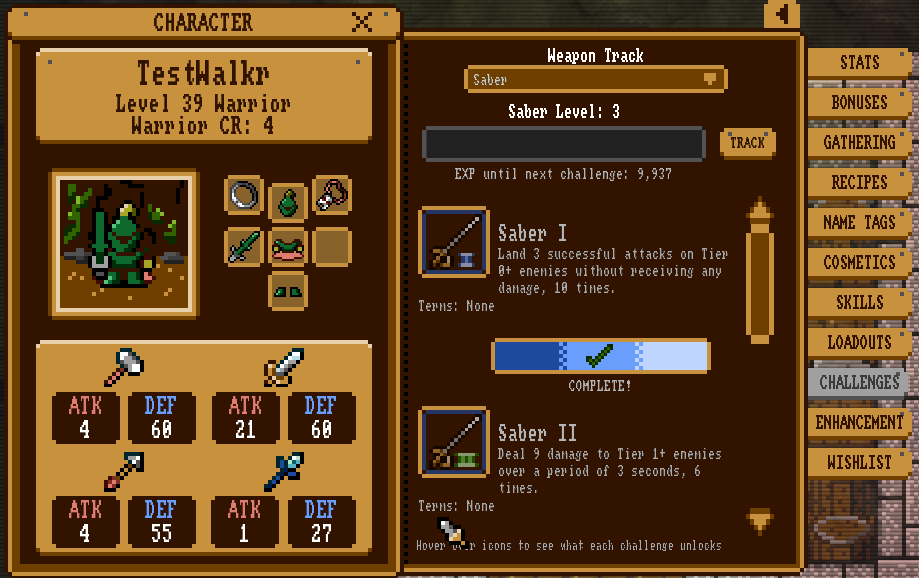This screenshot has height=578, width=919.
Task: Select the Name Tags tab
Action: pos(859,222)
